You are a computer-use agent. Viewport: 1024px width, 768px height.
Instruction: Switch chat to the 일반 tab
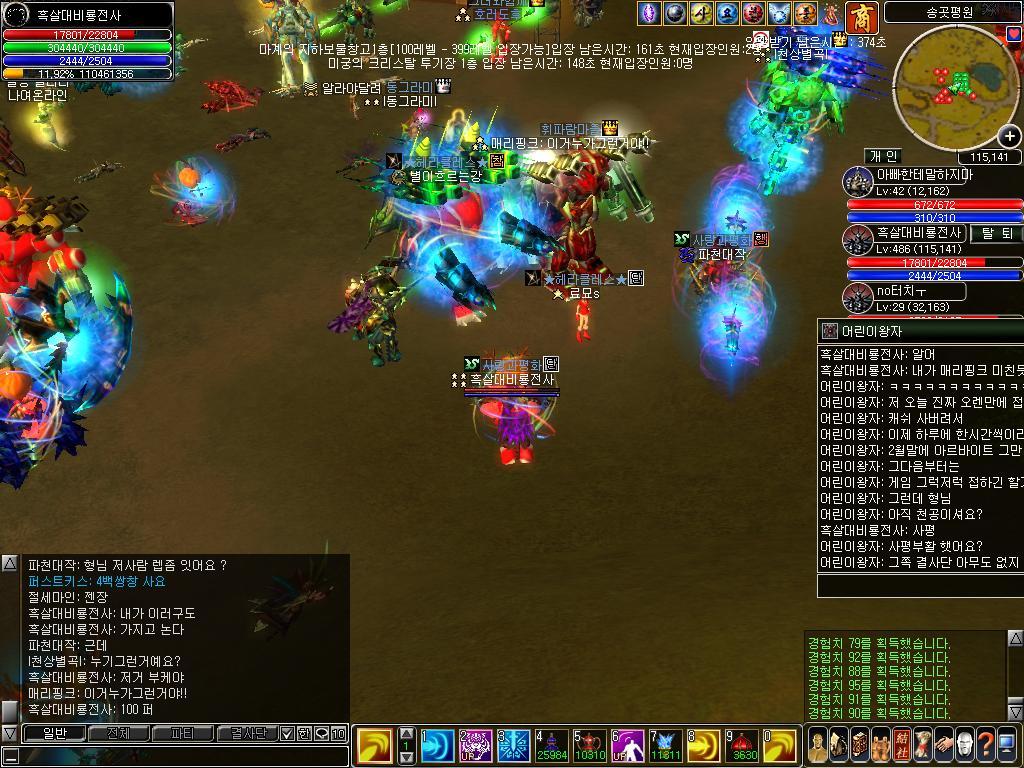coord(55,733)
